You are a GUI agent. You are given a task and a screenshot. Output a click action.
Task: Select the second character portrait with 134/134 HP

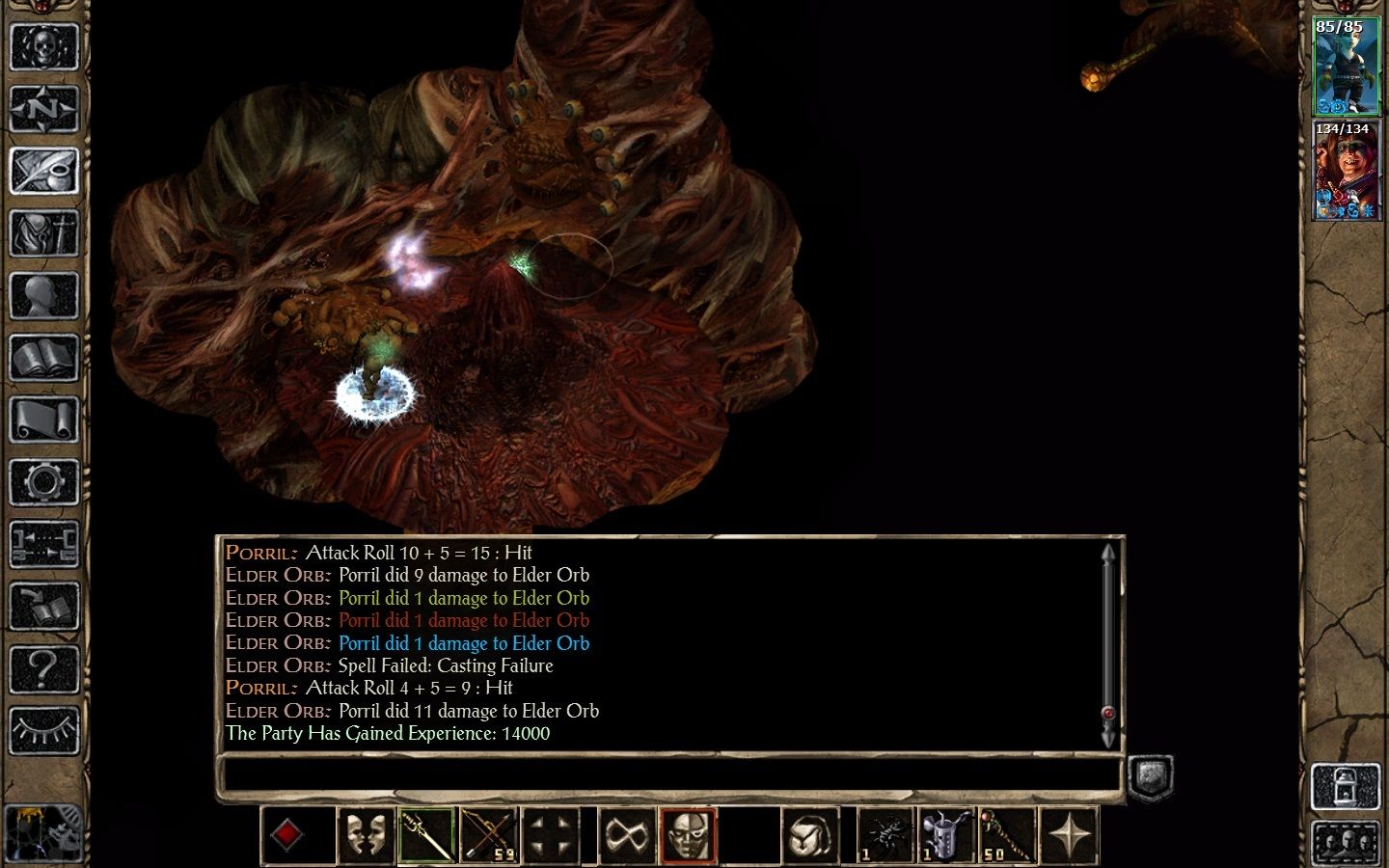pyautogui.click(x=1346, y=170)
